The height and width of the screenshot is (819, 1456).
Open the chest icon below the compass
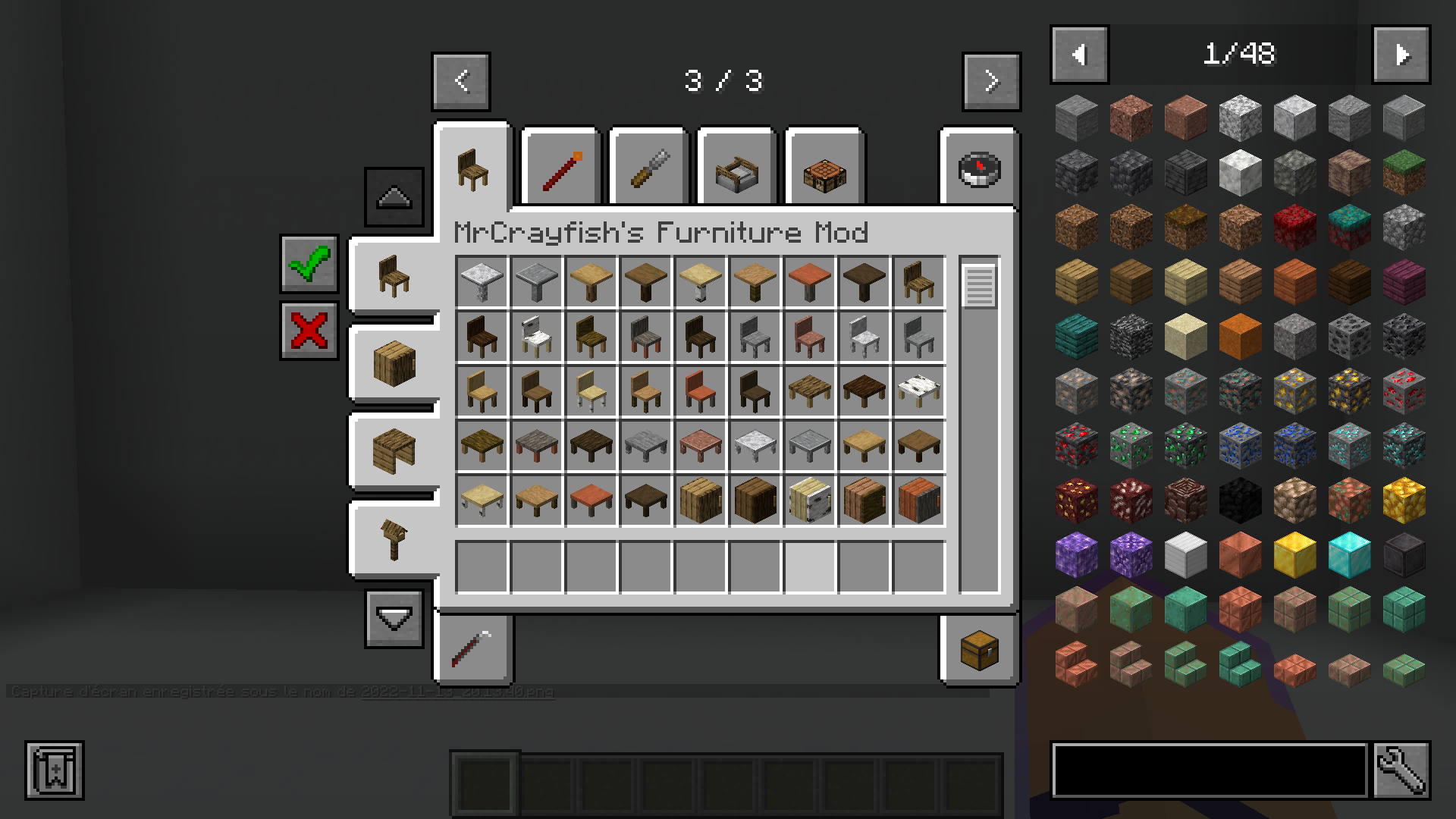coord(978,651)
